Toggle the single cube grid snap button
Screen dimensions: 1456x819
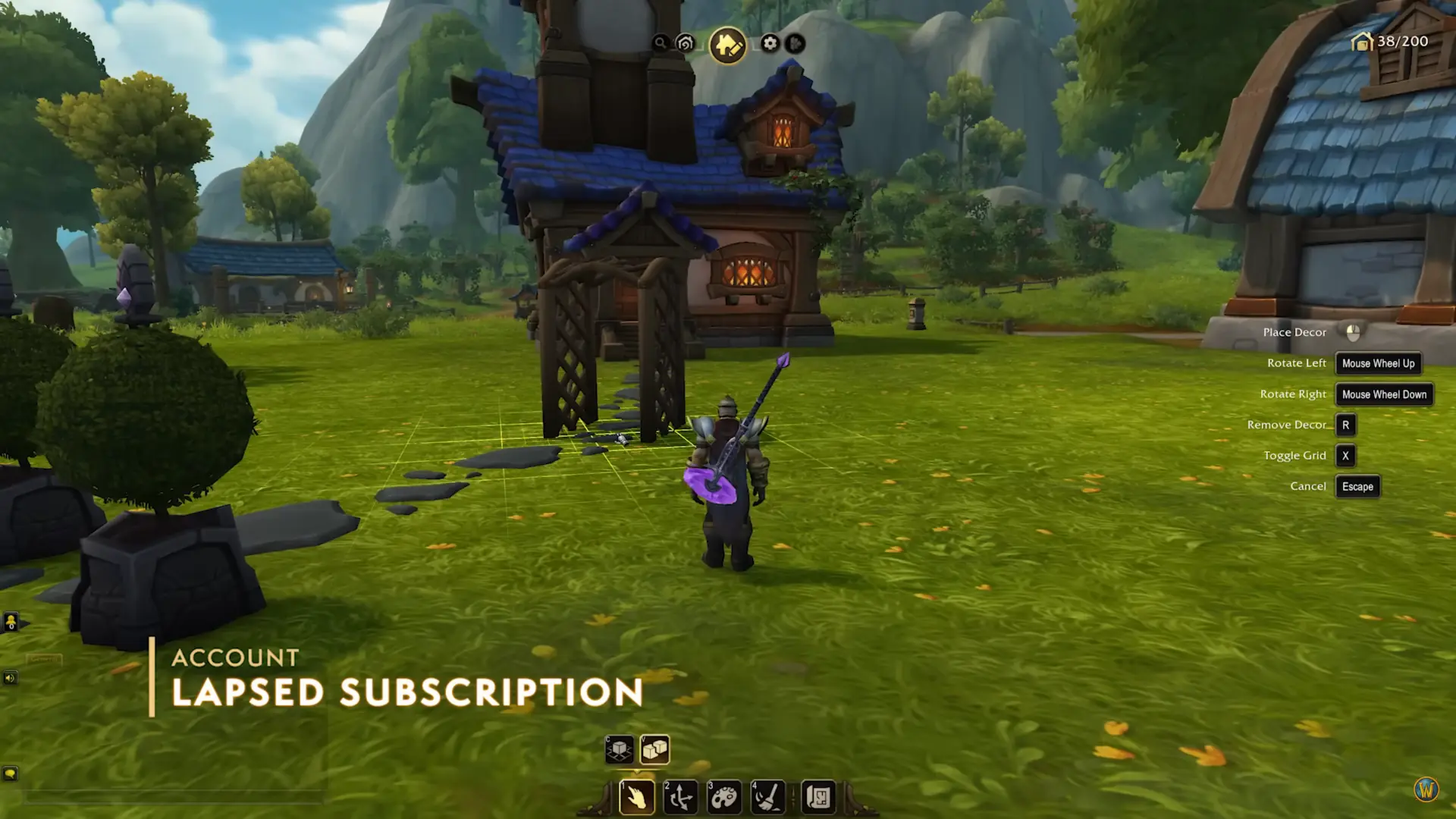click(x=620, y=750)
